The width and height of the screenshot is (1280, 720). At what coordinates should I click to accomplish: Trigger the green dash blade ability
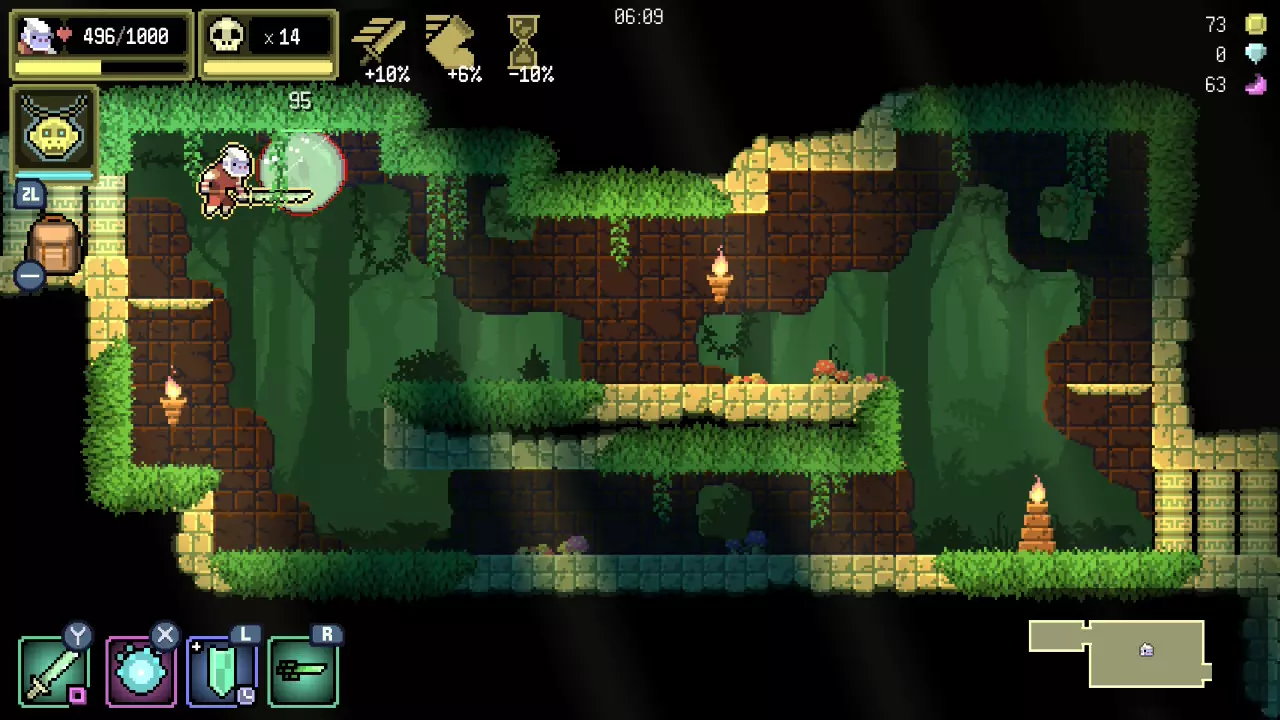click(x=303, y=672)
